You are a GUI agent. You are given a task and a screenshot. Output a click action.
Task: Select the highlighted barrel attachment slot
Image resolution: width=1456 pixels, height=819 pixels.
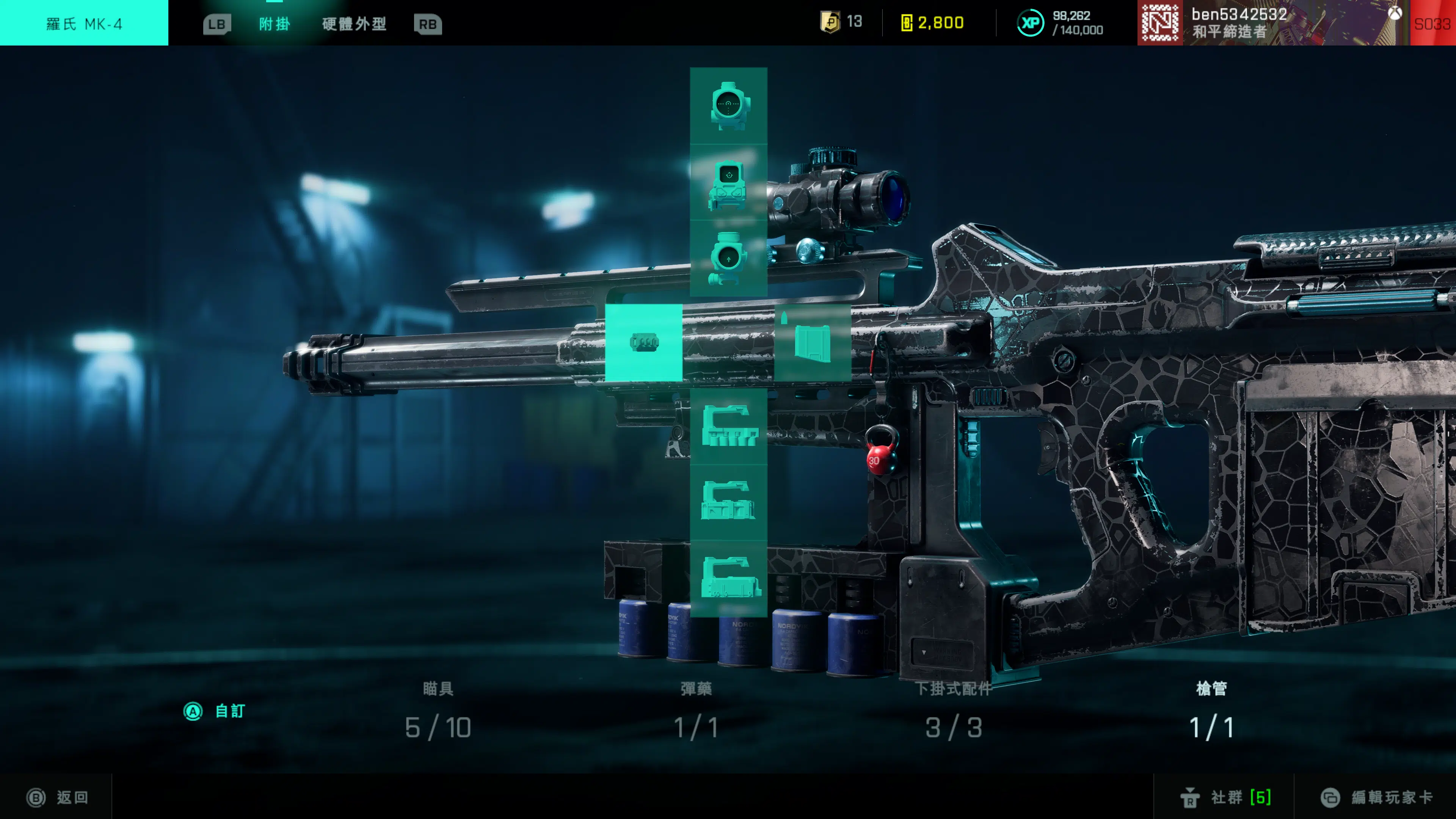pyautogui.click(x=644, y=342)
